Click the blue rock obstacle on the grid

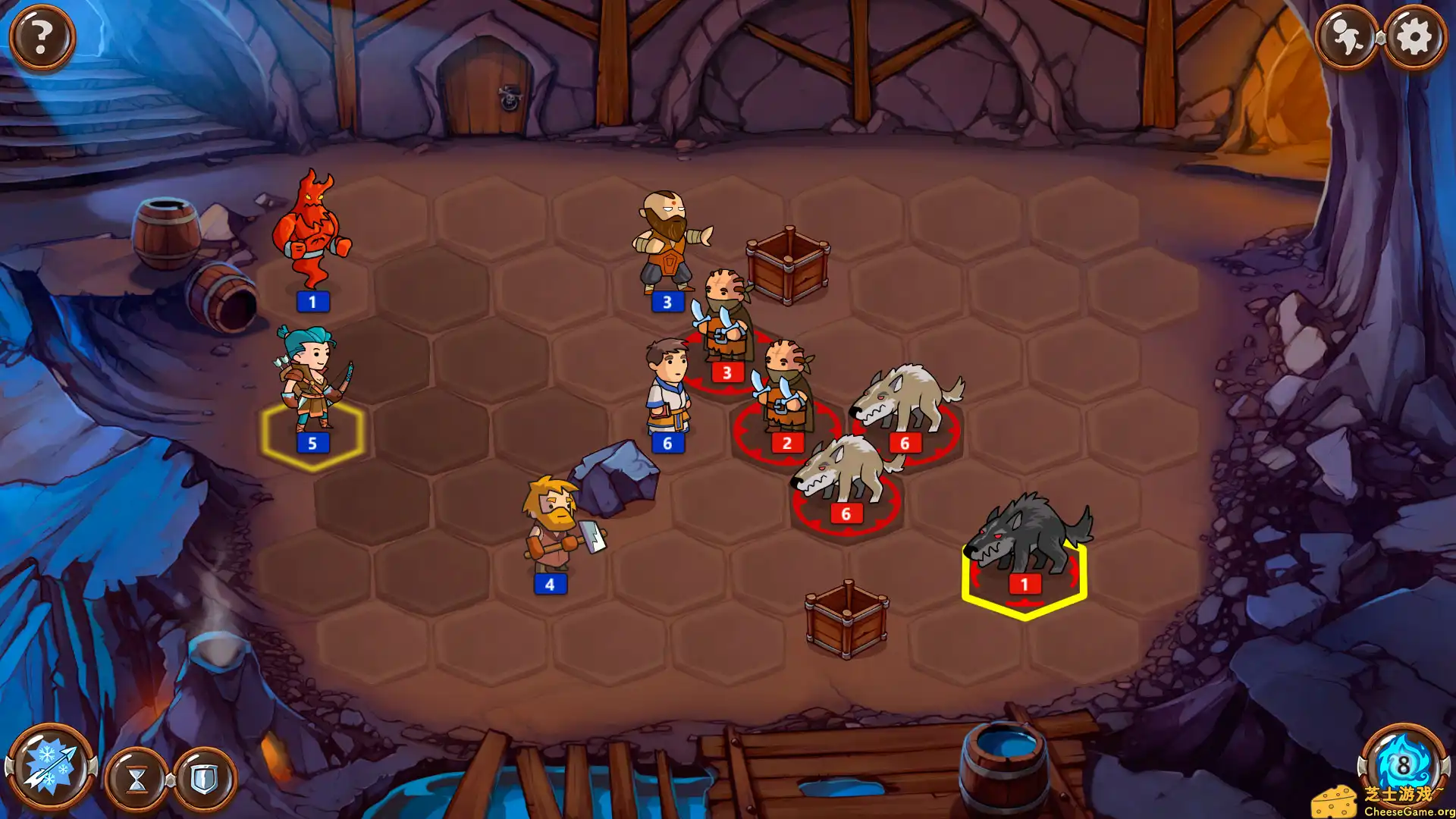[x=614, y=478]
